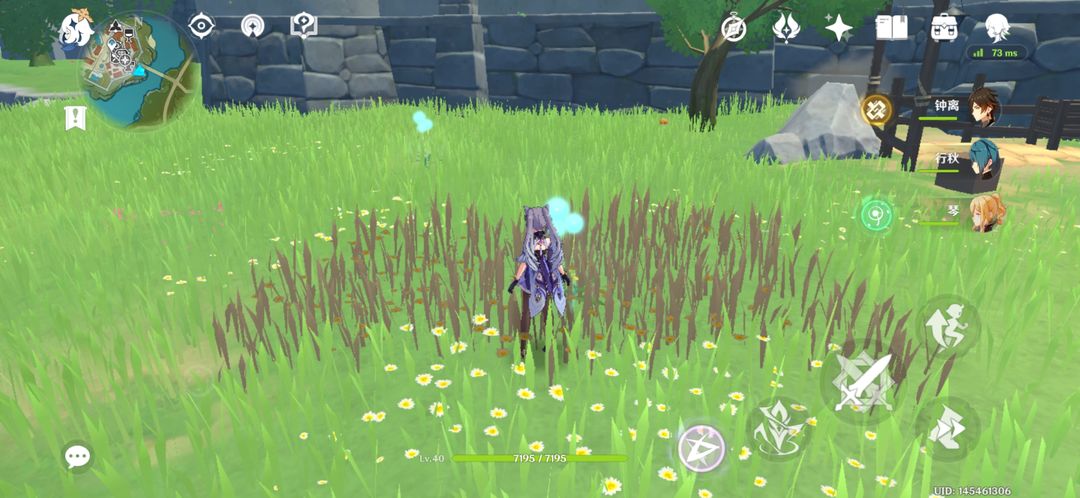This screenshot has height=498, width=1080.
Task: Tap the green glowing swirl icon
Action: point(877,212)
